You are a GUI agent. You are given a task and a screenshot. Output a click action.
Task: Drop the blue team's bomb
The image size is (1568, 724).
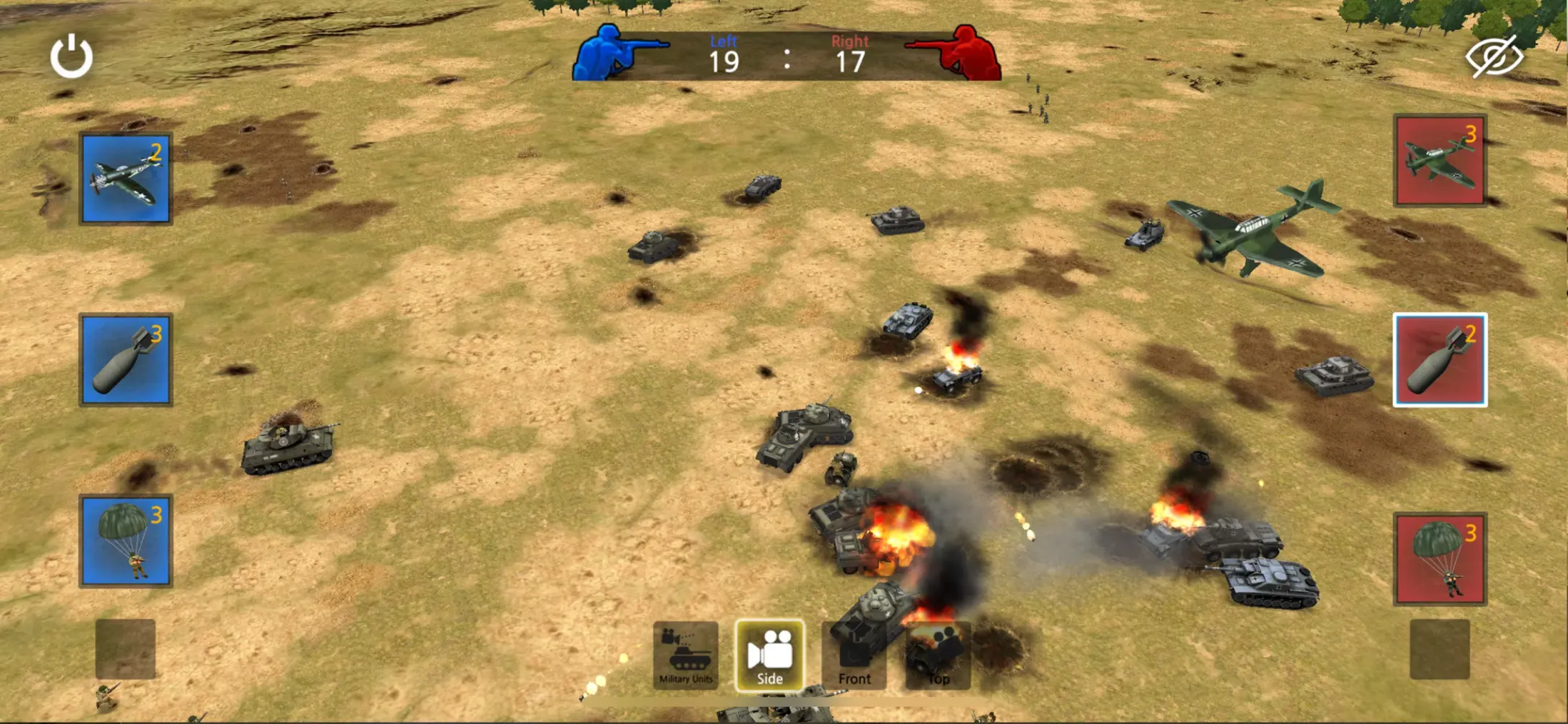tap(126, 360)
